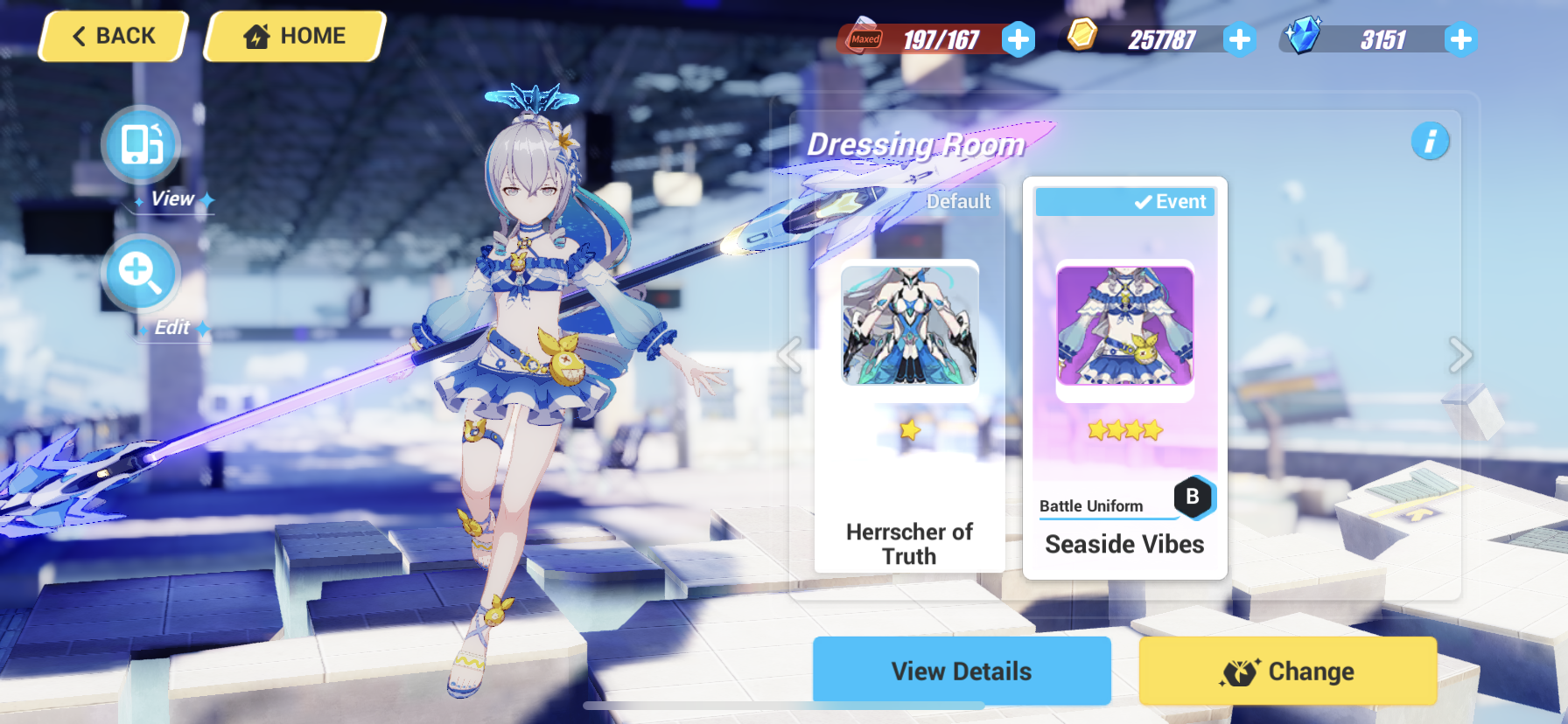Expand previous outfits with left arrow
1568x724 pixels.
click(790, 356)
